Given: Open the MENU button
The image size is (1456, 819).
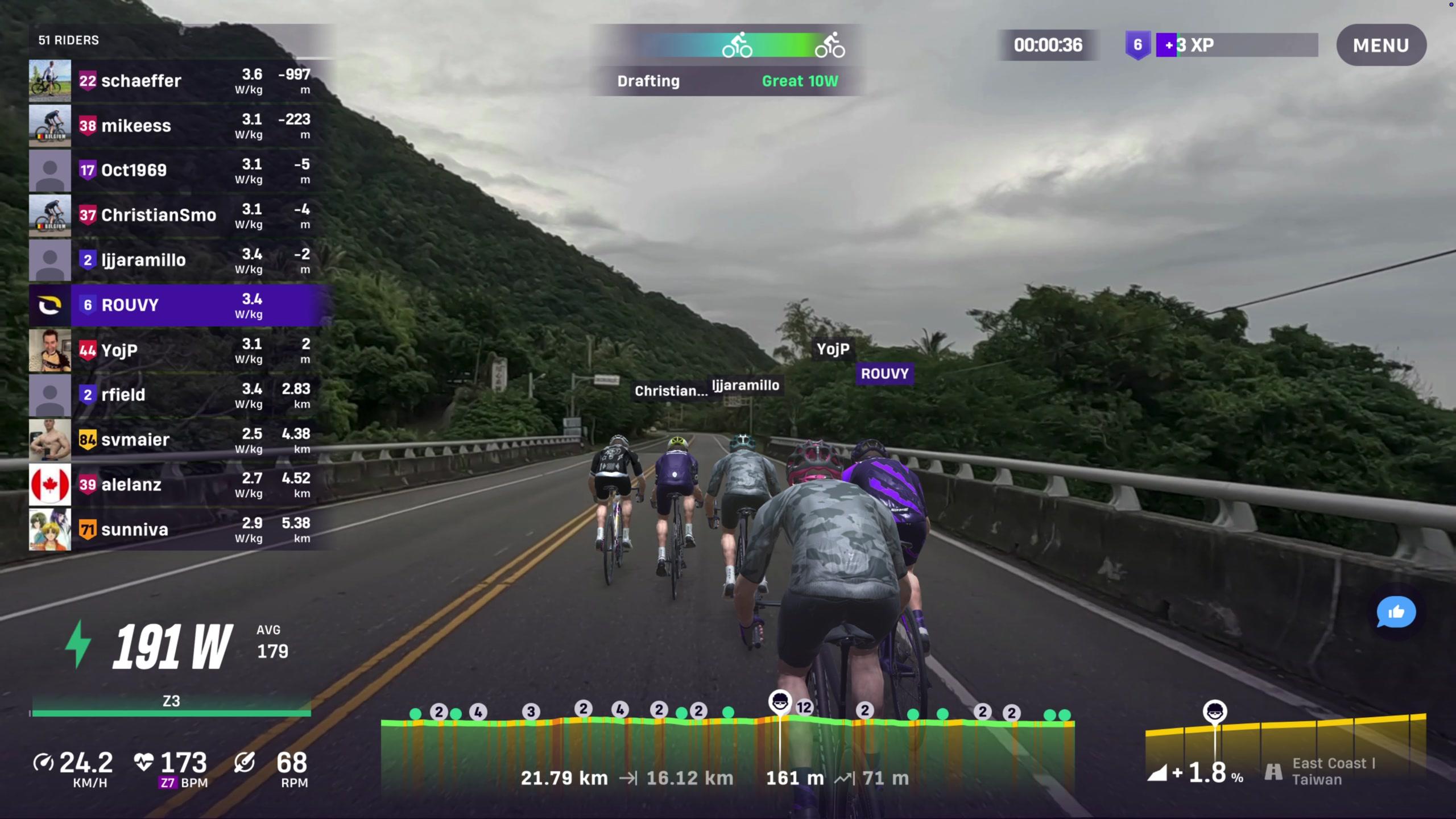Looking at the screenshot, I should pyautogui.click(x=1380, y=45).
